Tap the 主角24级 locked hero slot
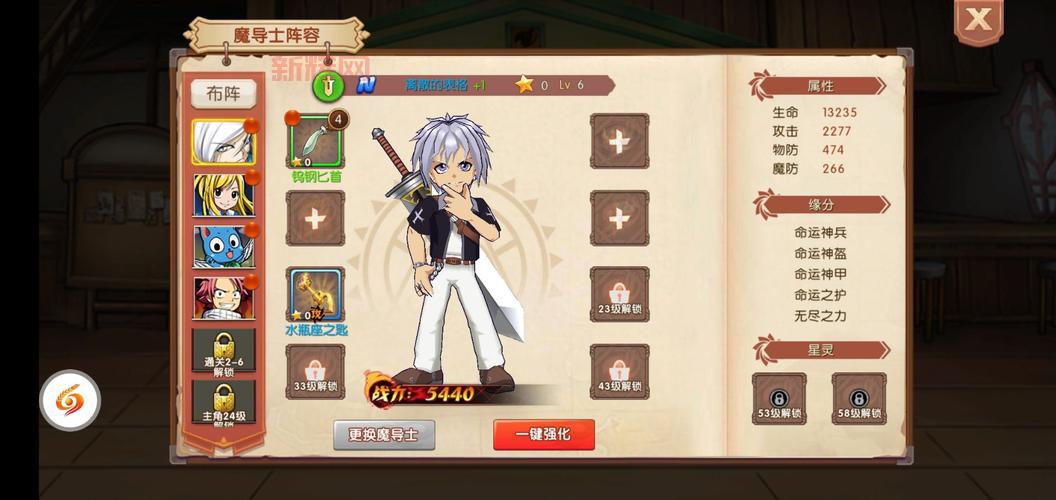Image resolution: width=1056 pixels, height=500 pixels. pyautogui.click(x=223, y=402)
